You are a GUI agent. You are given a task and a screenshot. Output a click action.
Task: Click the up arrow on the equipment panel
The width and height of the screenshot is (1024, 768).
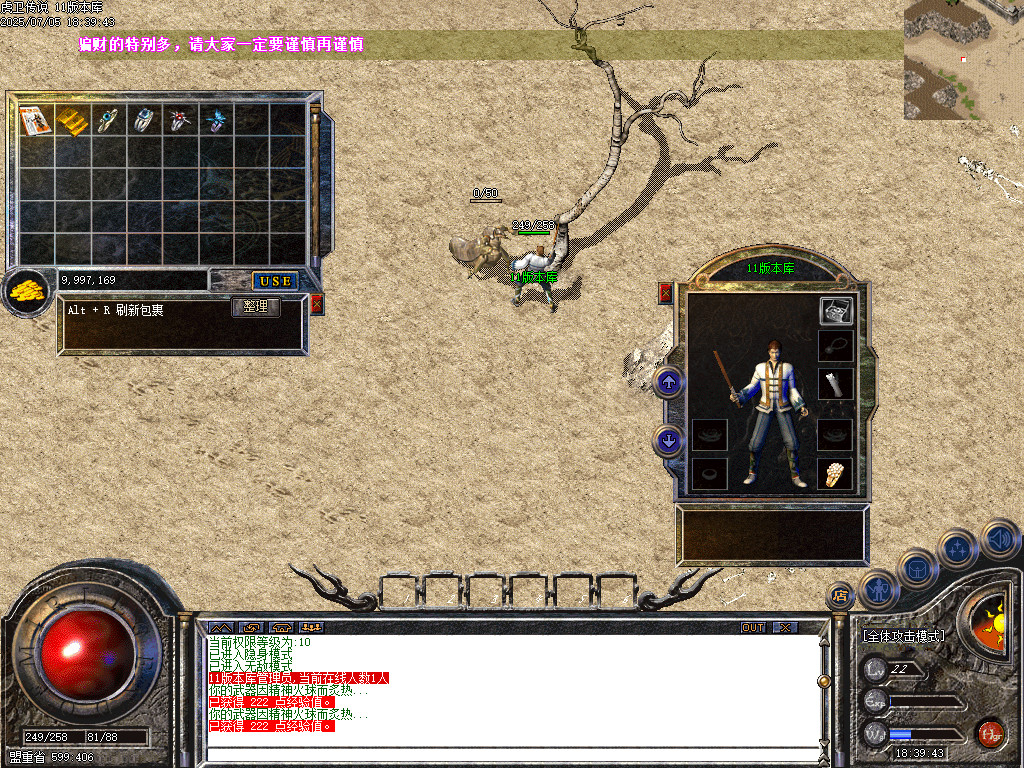[x=669, y=382]
